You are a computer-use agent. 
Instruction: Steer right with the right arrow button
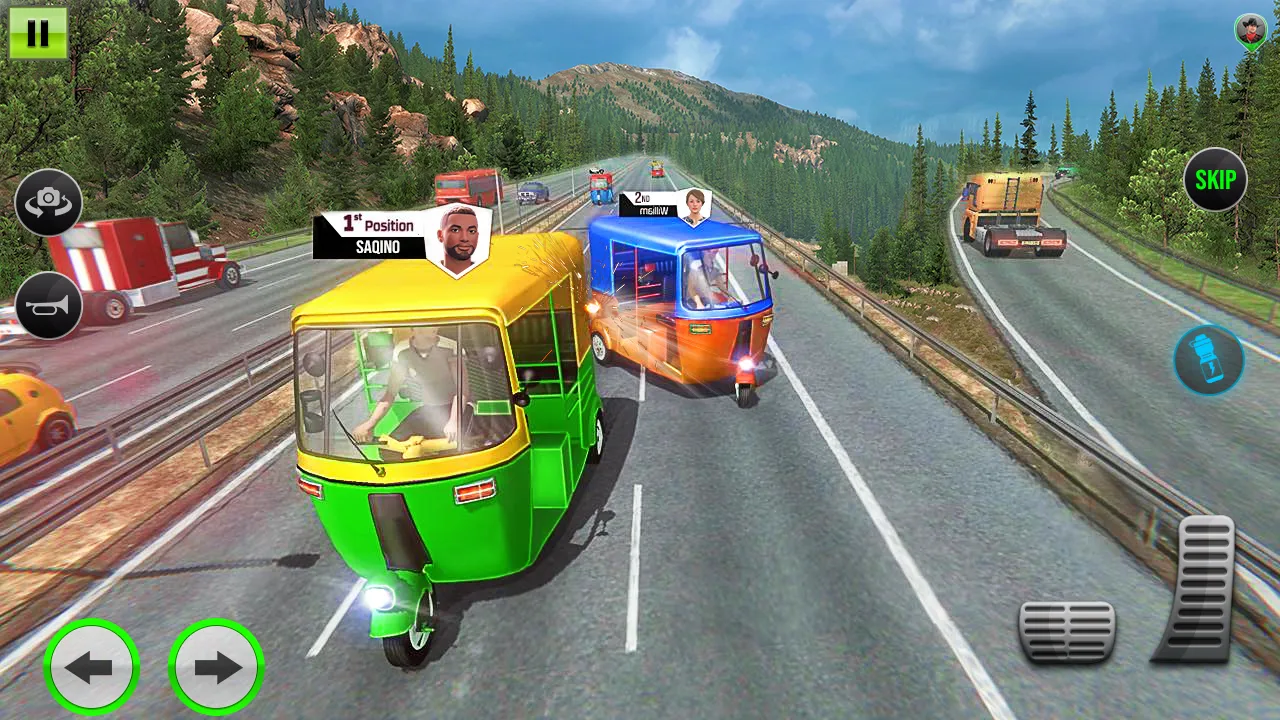216,667
